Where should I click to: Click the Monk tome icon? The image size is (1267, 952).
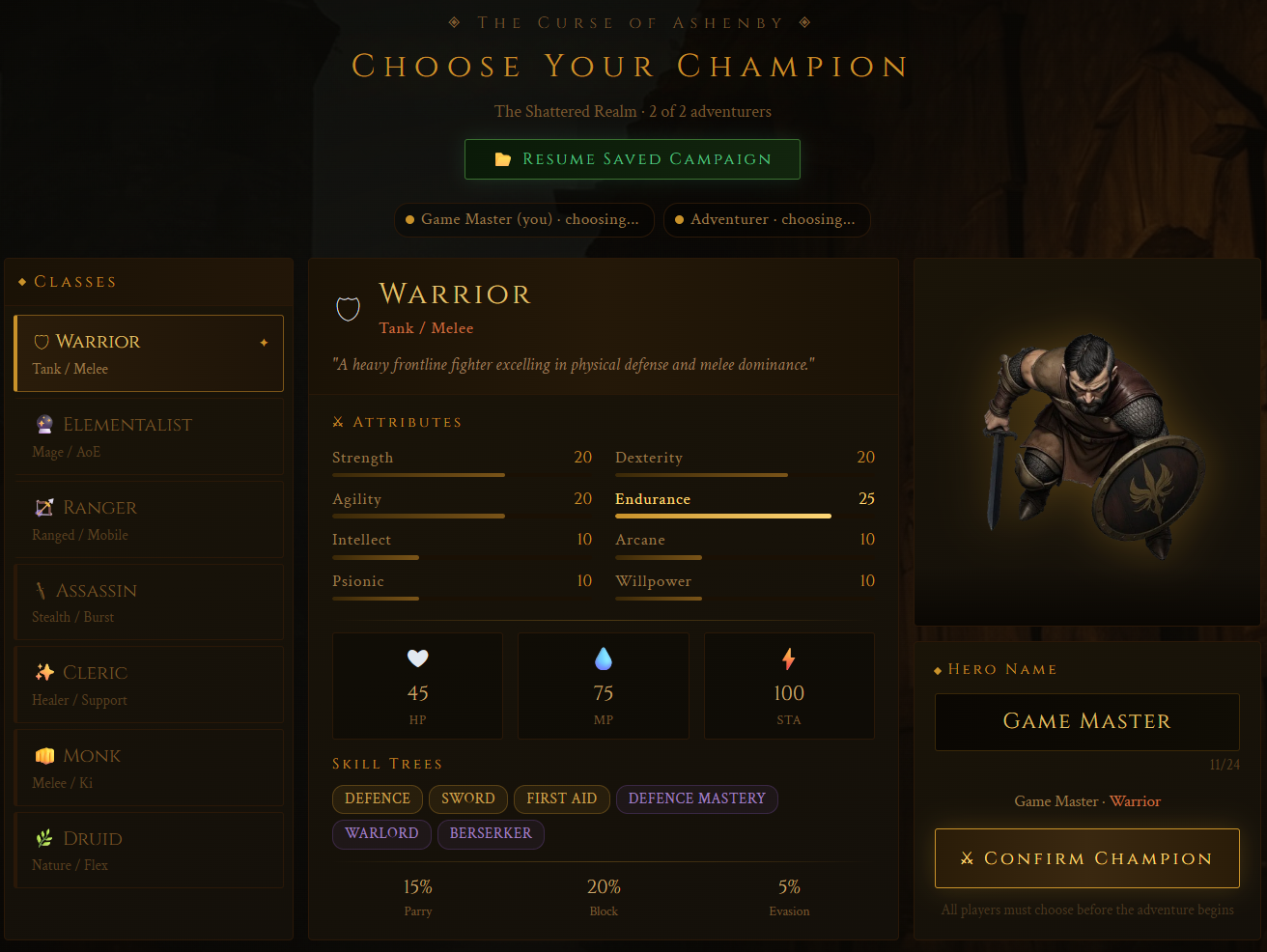tap(42, 755)
